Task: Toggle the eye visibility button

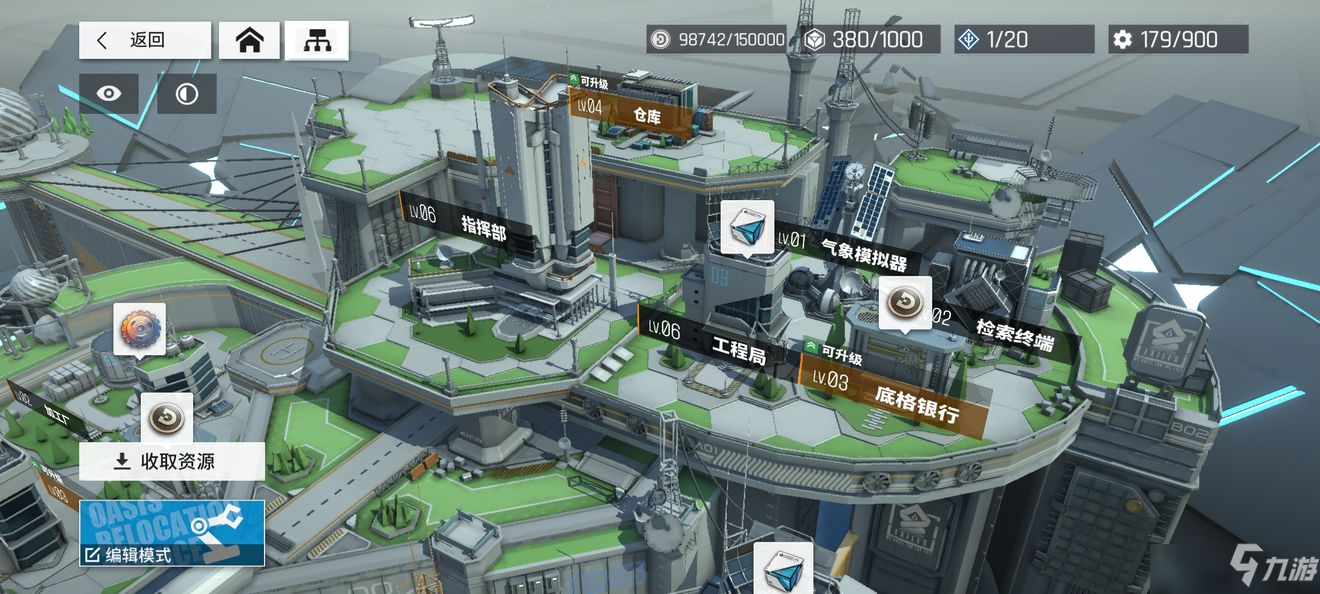Action: coord(109,94)
